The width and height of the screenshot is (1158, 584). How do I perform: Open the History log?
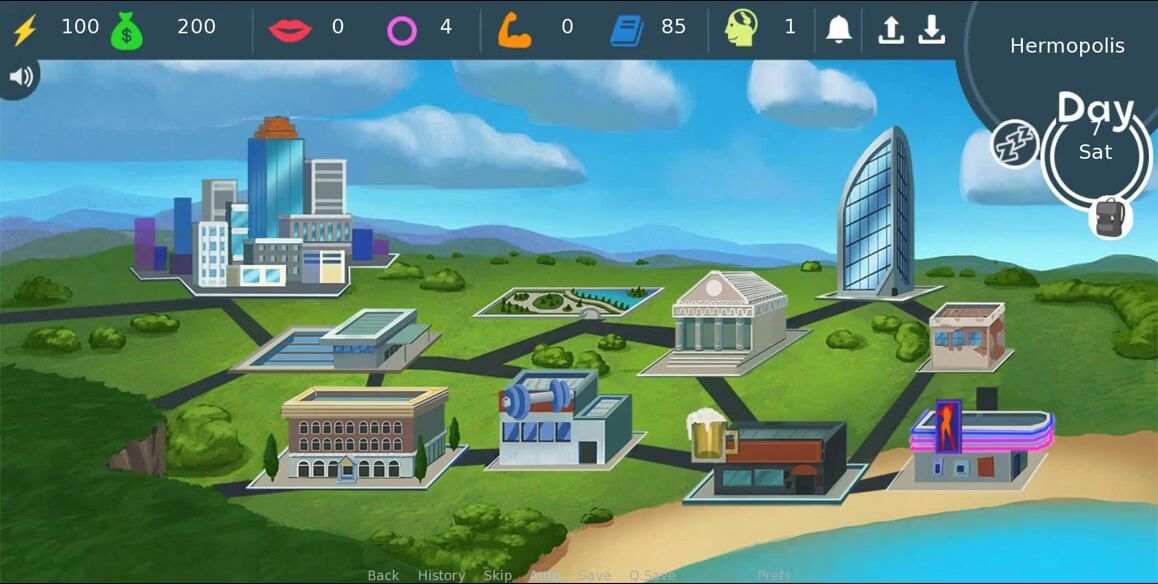pyautogui.click(x=441, y=575)
